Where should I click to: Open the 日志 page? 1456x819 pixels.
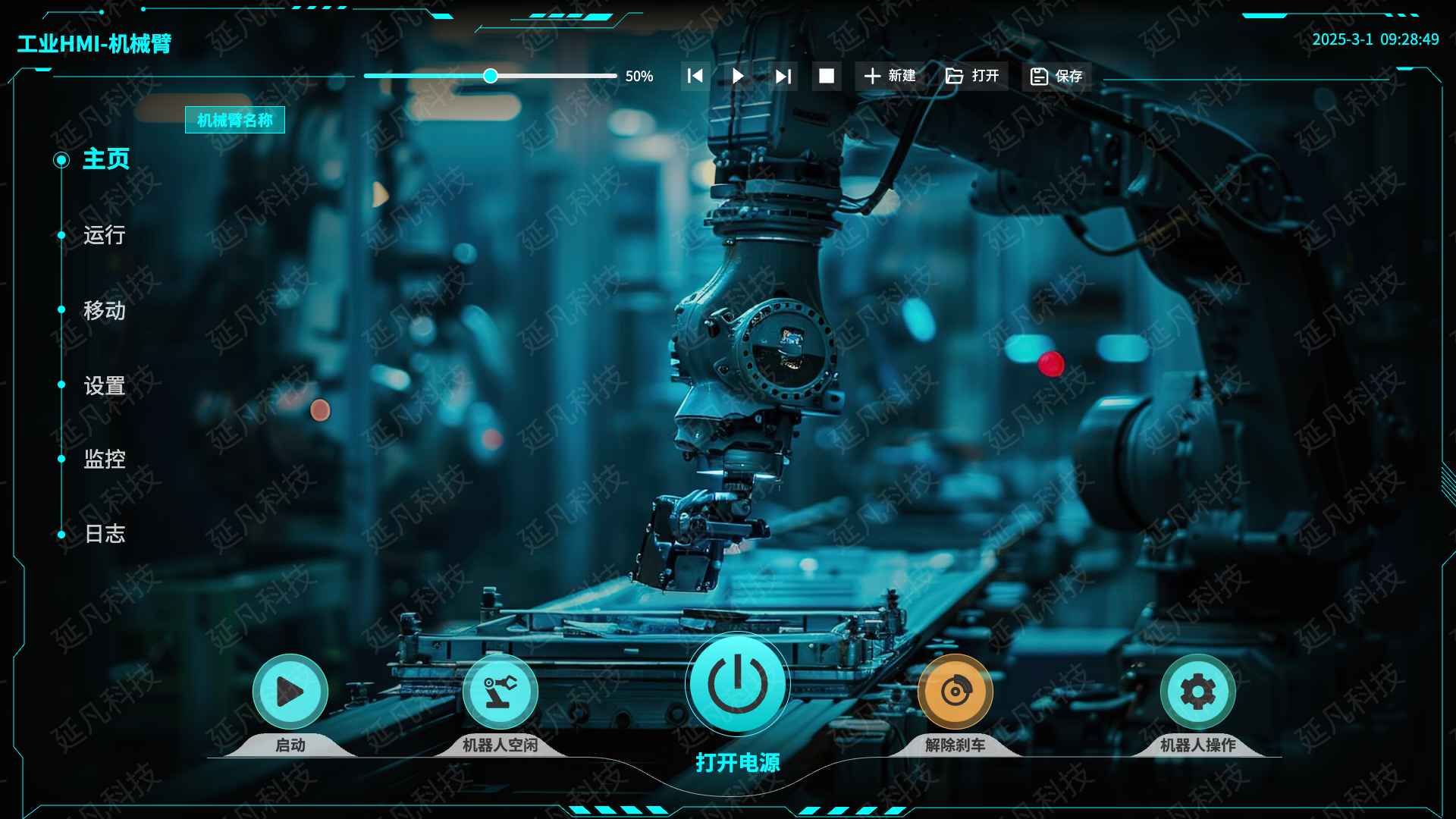pos(105,533)
